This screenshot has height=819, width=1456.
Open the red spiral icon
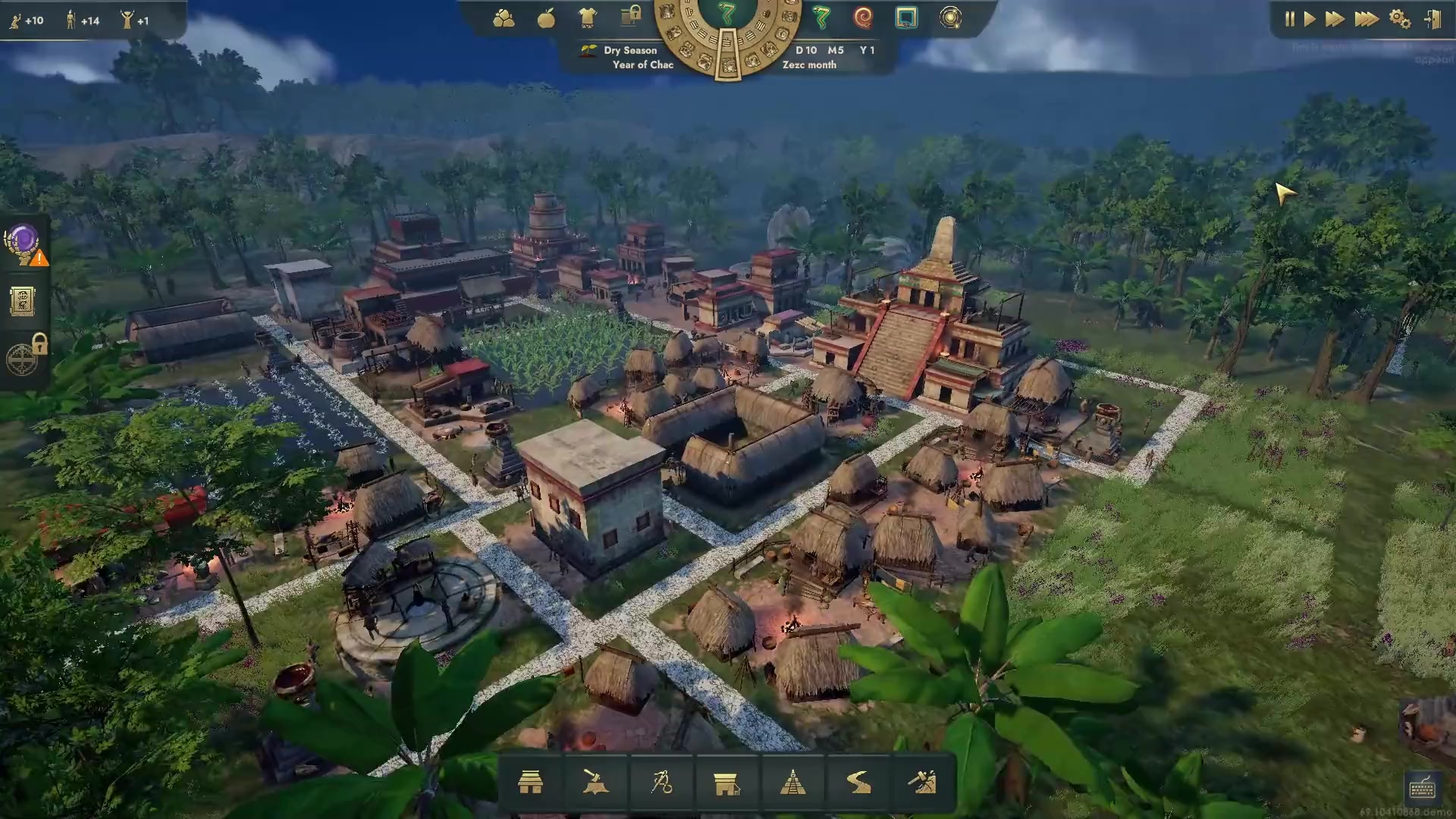(x=863, y=17)
